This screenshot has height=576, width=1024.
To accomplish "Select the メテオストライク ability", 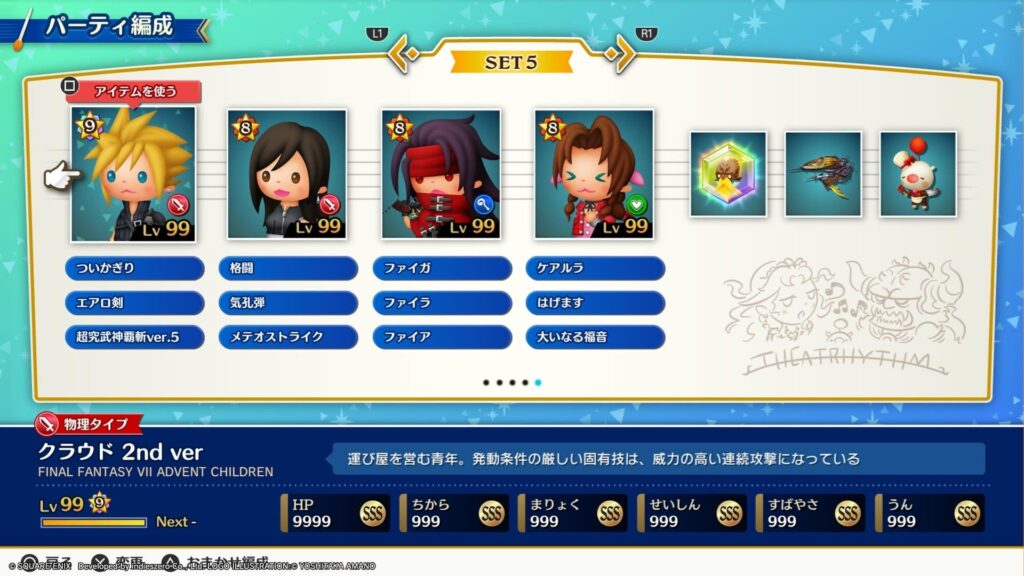I will 288,337.
